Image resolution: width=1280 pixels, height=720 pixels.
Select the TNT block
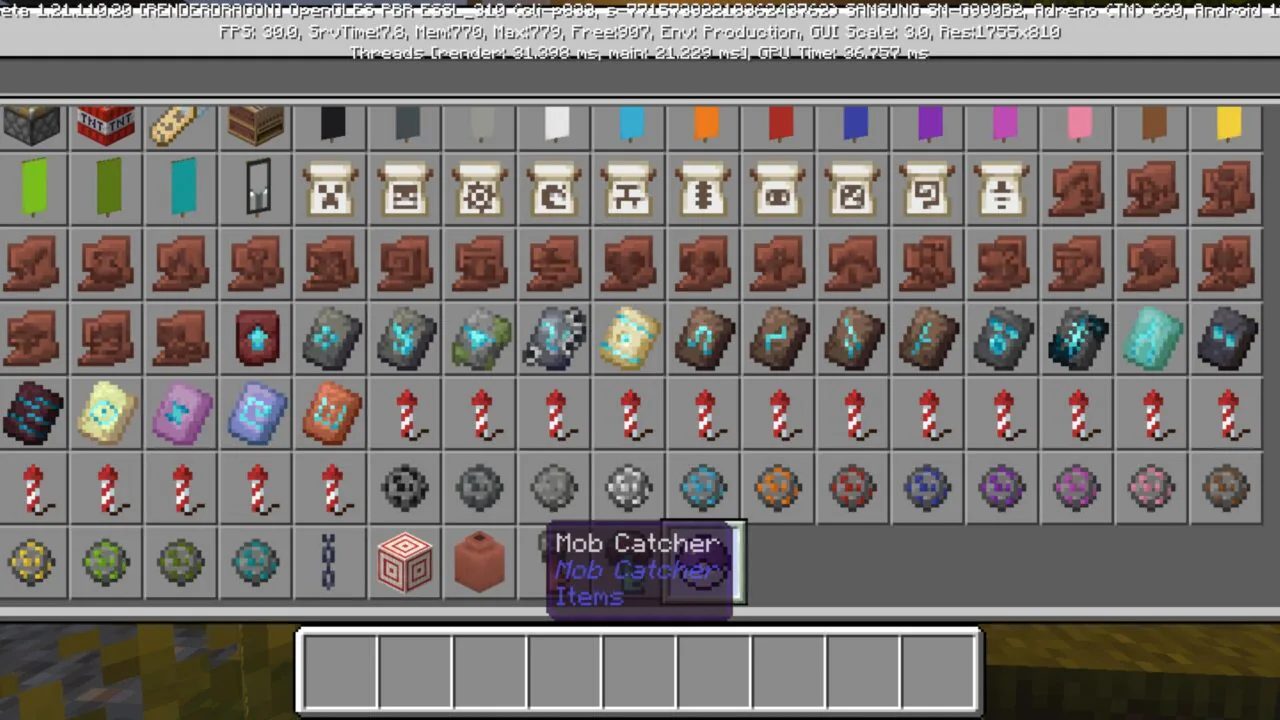point(106,125)
